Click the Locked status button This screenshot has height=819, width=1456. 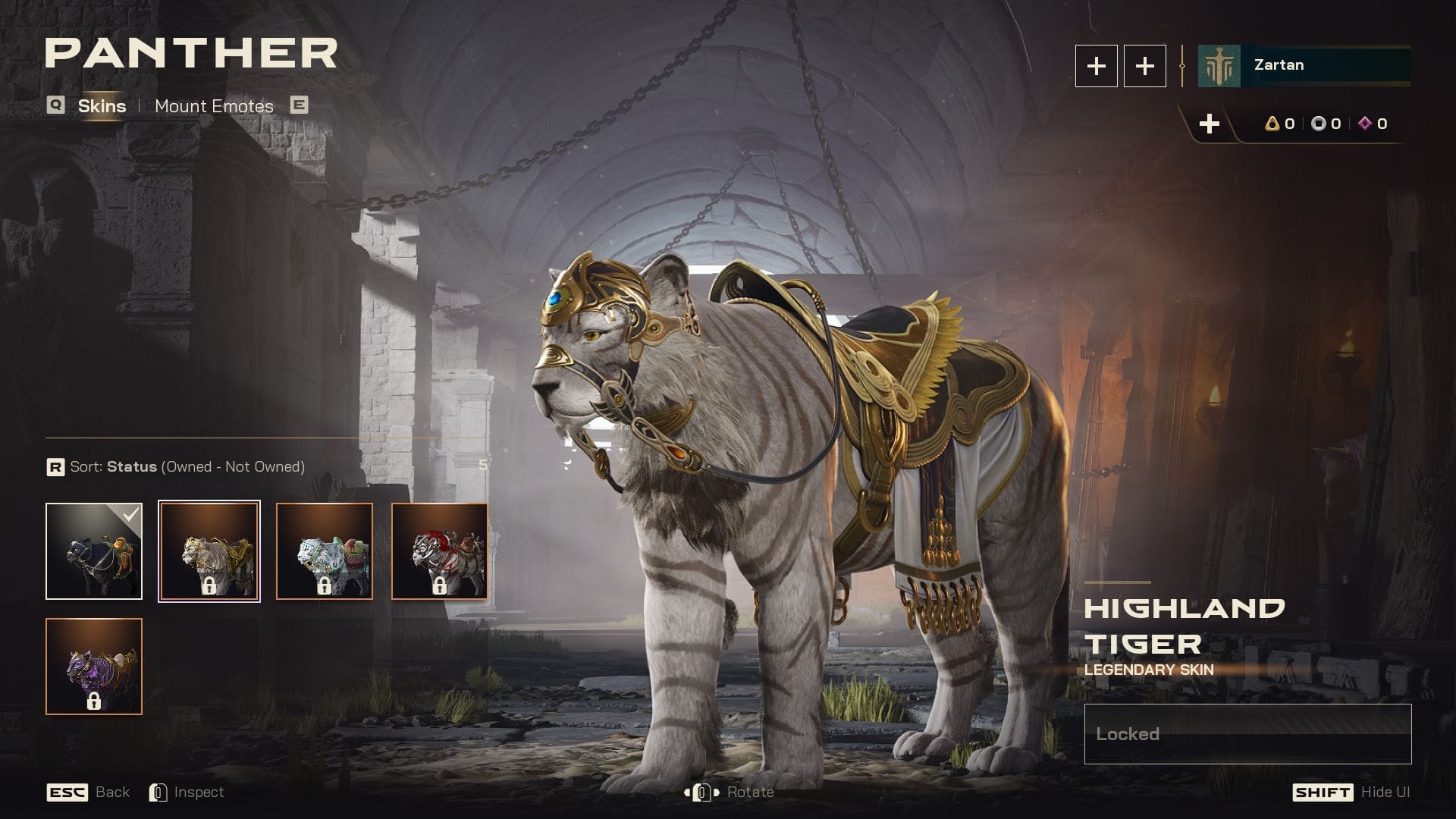pyautogui.click(x=1247, y=734)
